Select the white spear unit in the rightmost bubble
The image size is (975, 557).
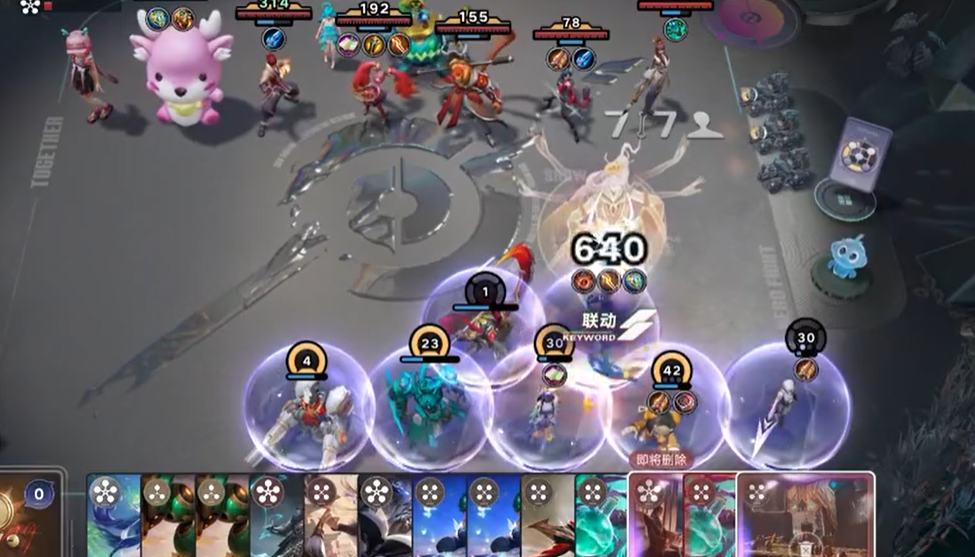(x=785, y=405)
